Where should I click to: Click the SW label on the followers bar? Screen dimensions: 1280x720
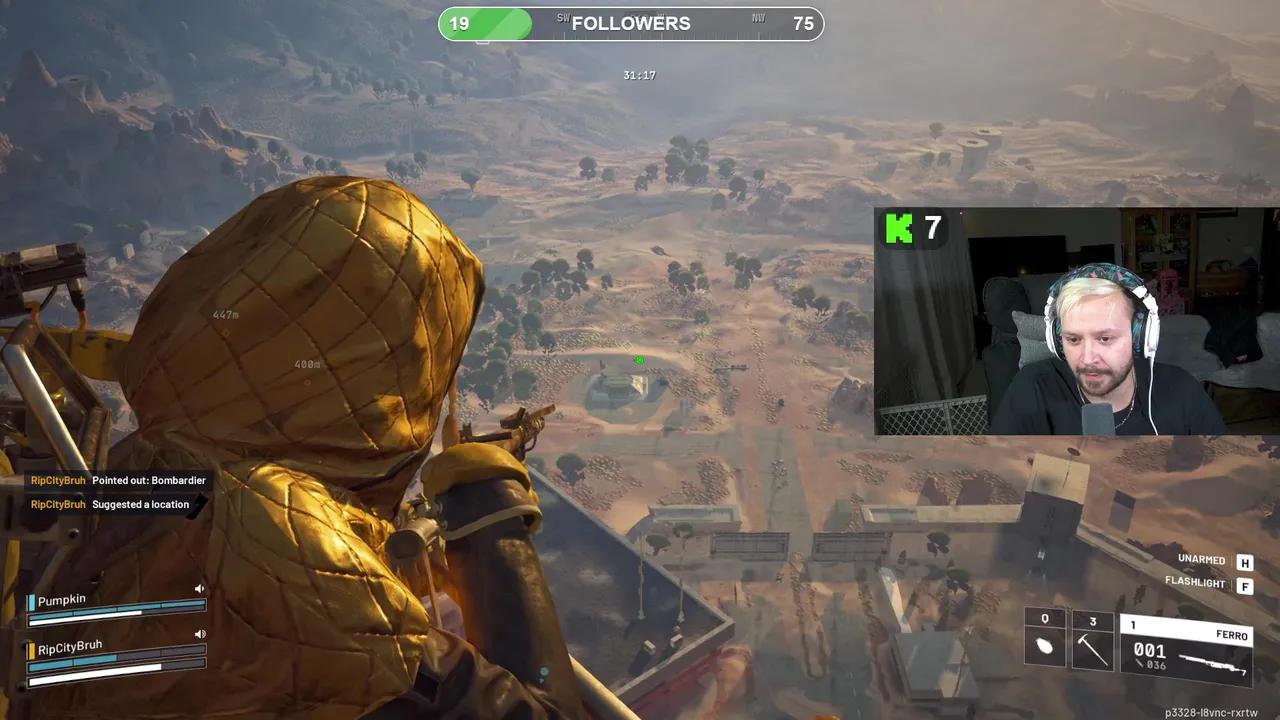click(x=564, y=17)
